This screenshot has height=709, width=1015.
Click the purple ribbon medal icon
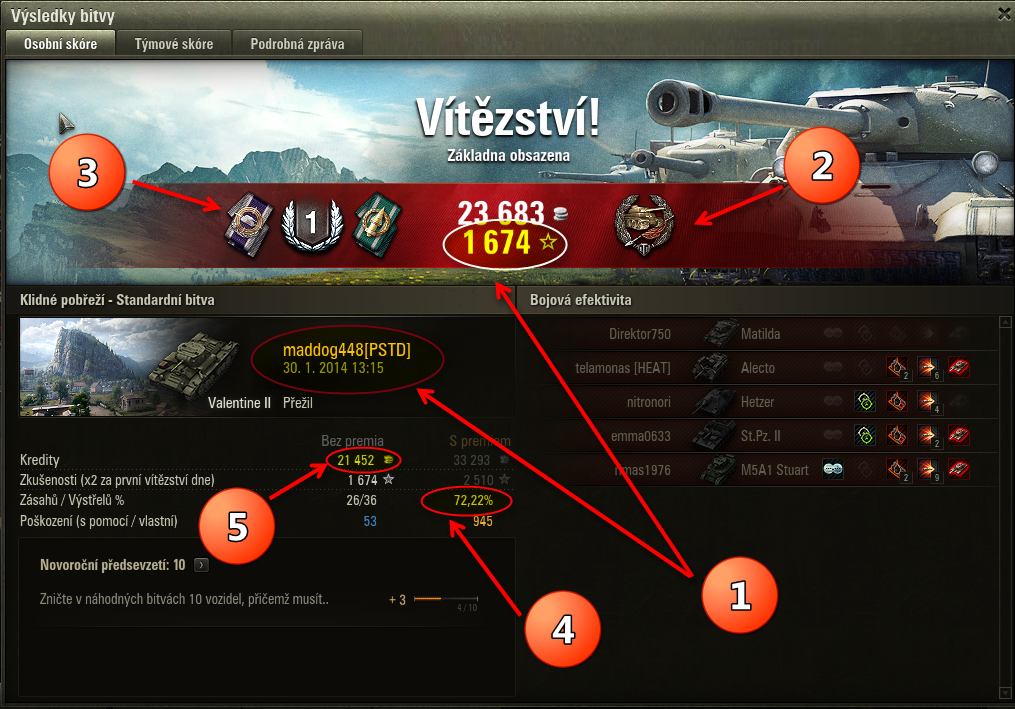click(x=246, y=220)
